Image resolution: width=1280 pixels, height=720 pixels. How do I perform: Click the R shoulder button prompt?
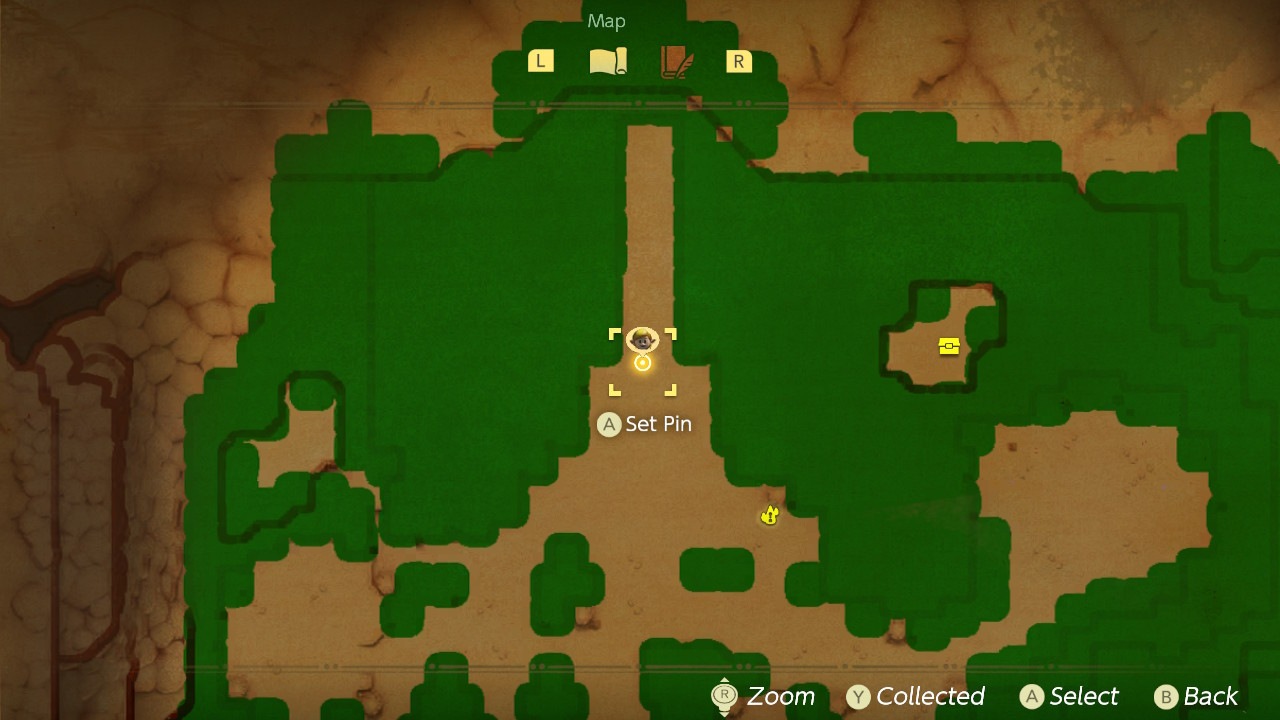coord(738,60)
